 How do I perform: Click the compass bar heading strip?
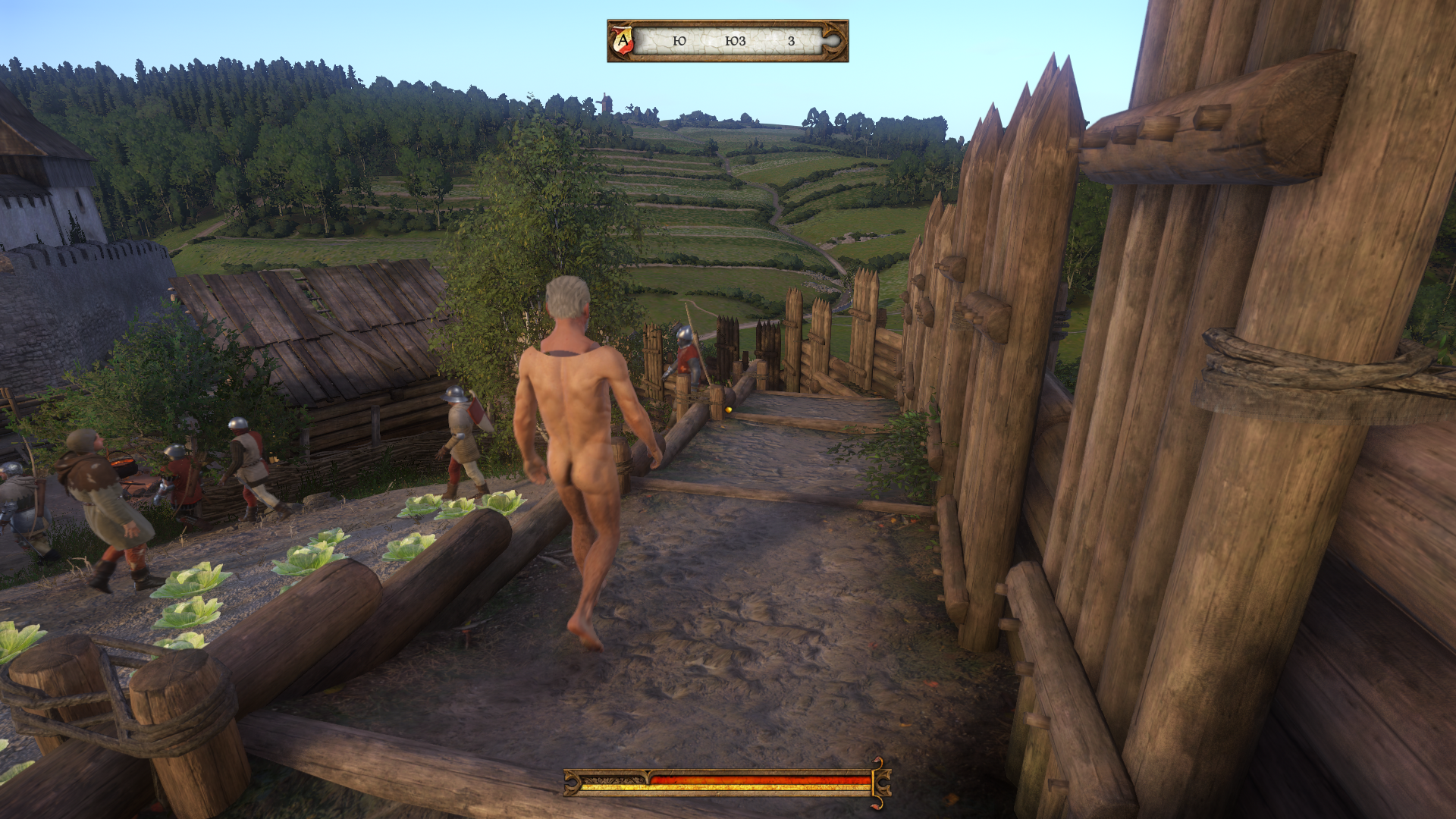(730, 41)
